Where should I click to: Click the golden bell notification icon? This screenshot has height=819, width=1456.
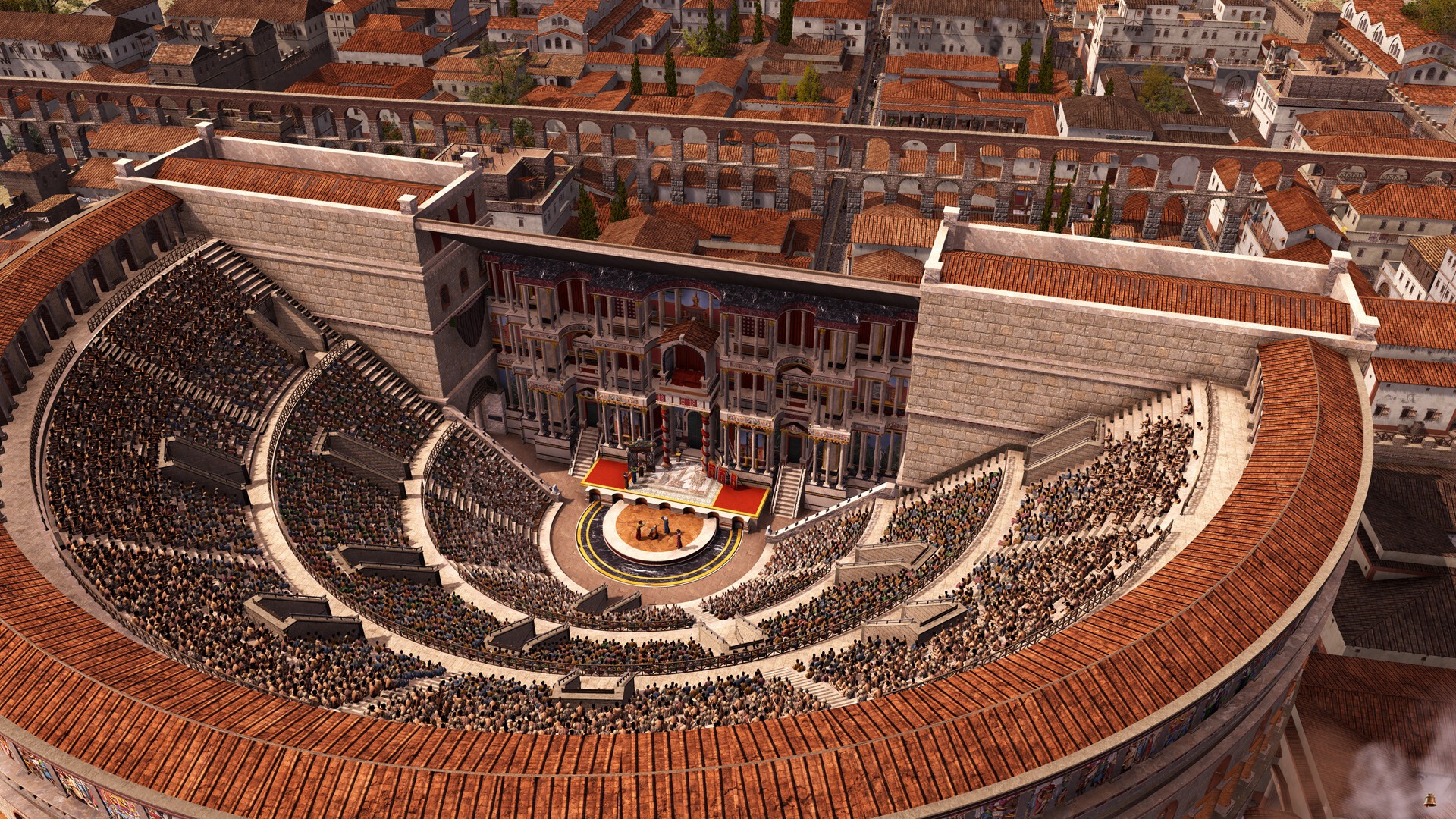[x=1429, y=799]
